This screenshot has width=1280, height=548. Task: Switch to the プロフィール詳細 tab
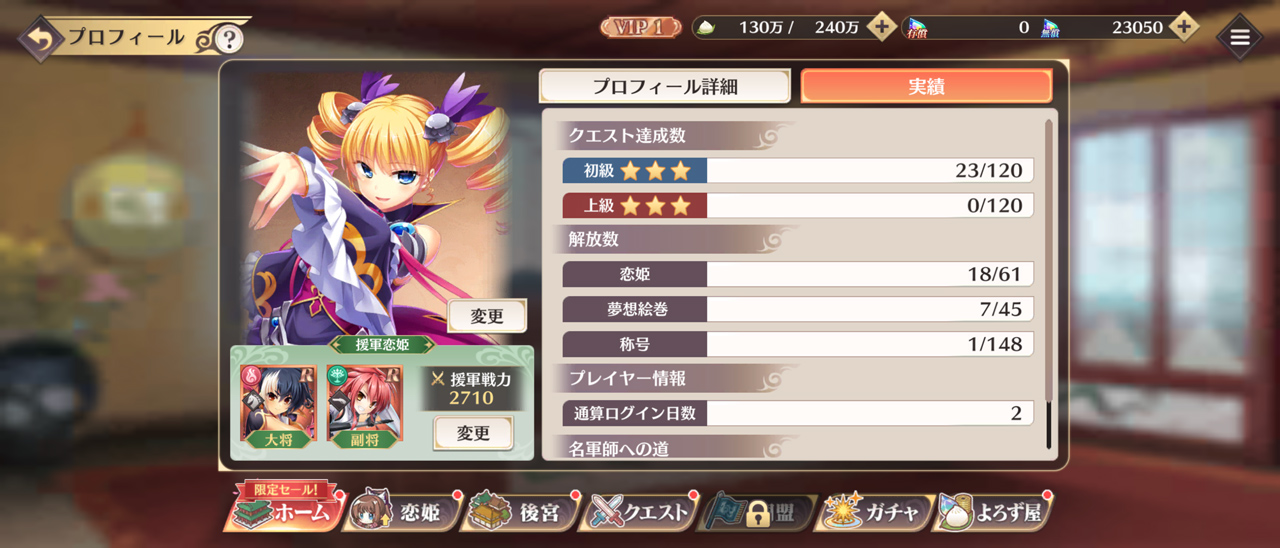[x=665, y=86]
